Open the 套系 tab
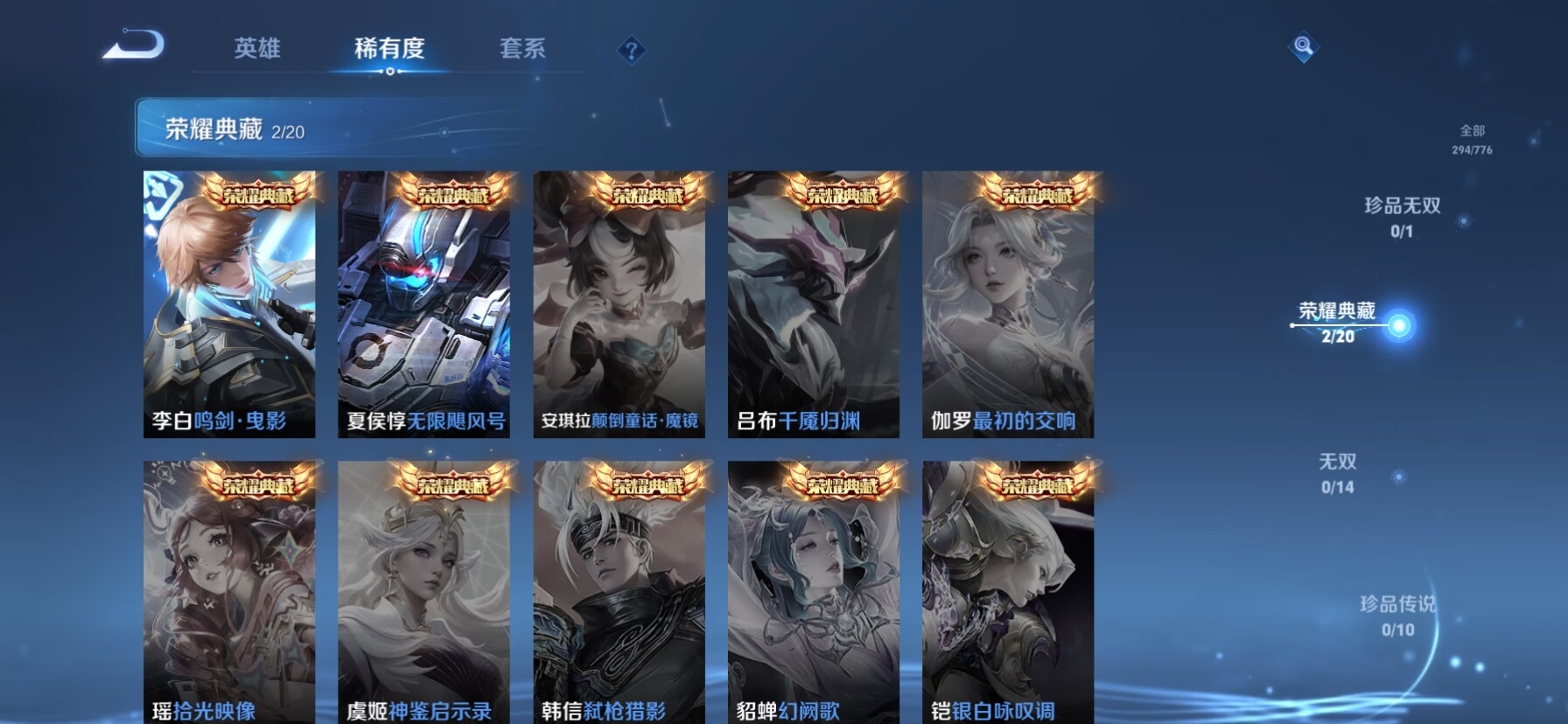 (x=522, y=48)
